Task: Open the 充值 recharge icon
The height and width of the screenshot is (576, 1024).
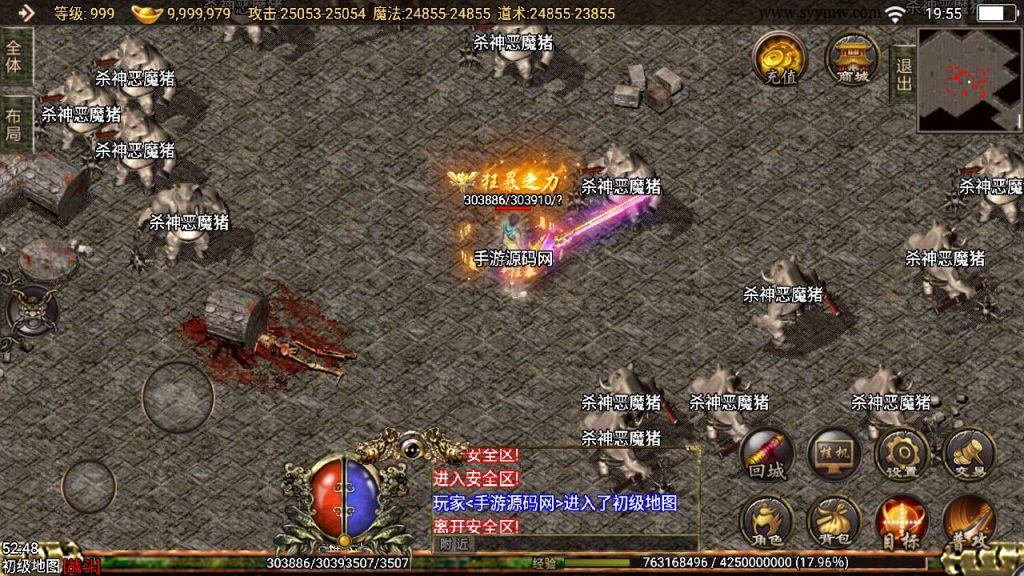Action: coord(781,57)
